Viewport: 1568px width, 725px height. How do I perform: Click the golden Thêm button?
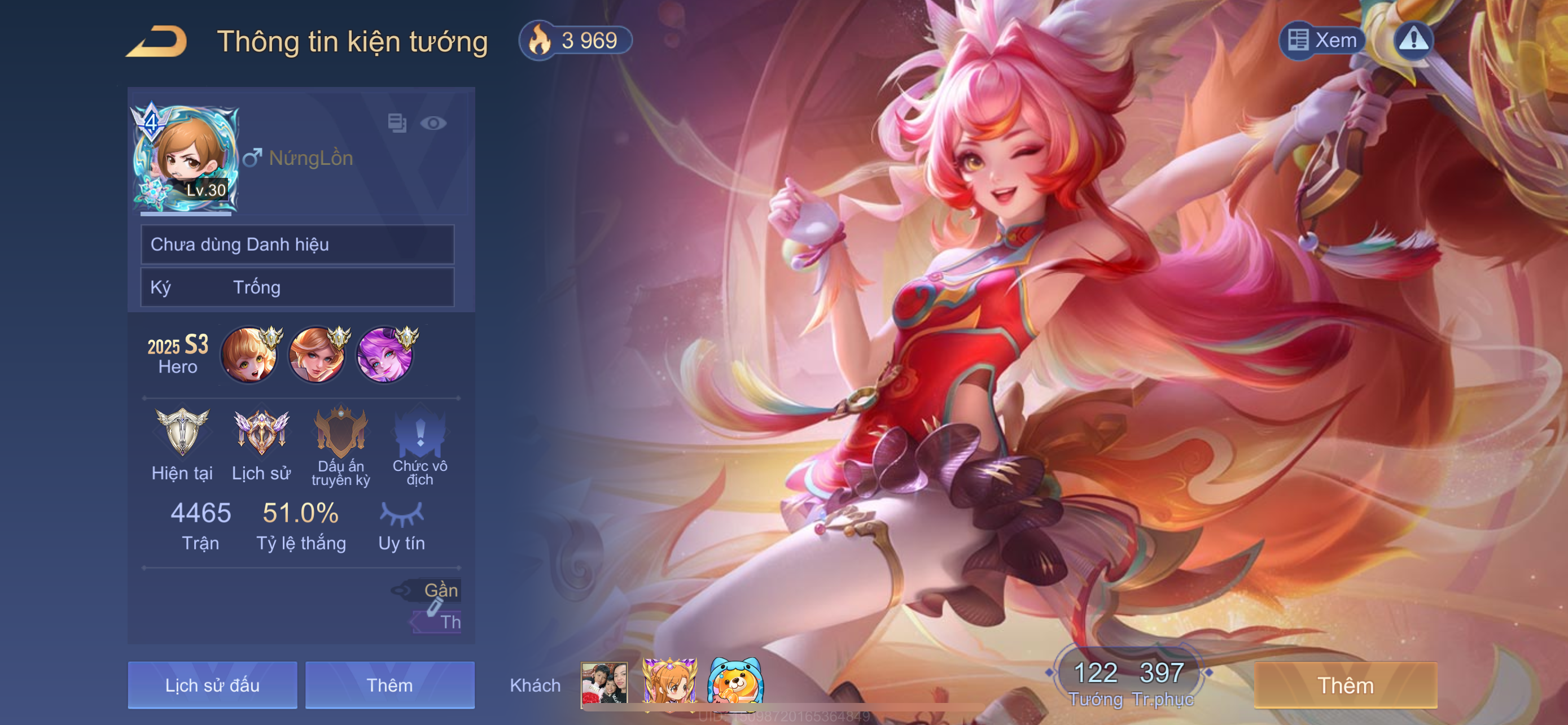tap(1345, 685)
